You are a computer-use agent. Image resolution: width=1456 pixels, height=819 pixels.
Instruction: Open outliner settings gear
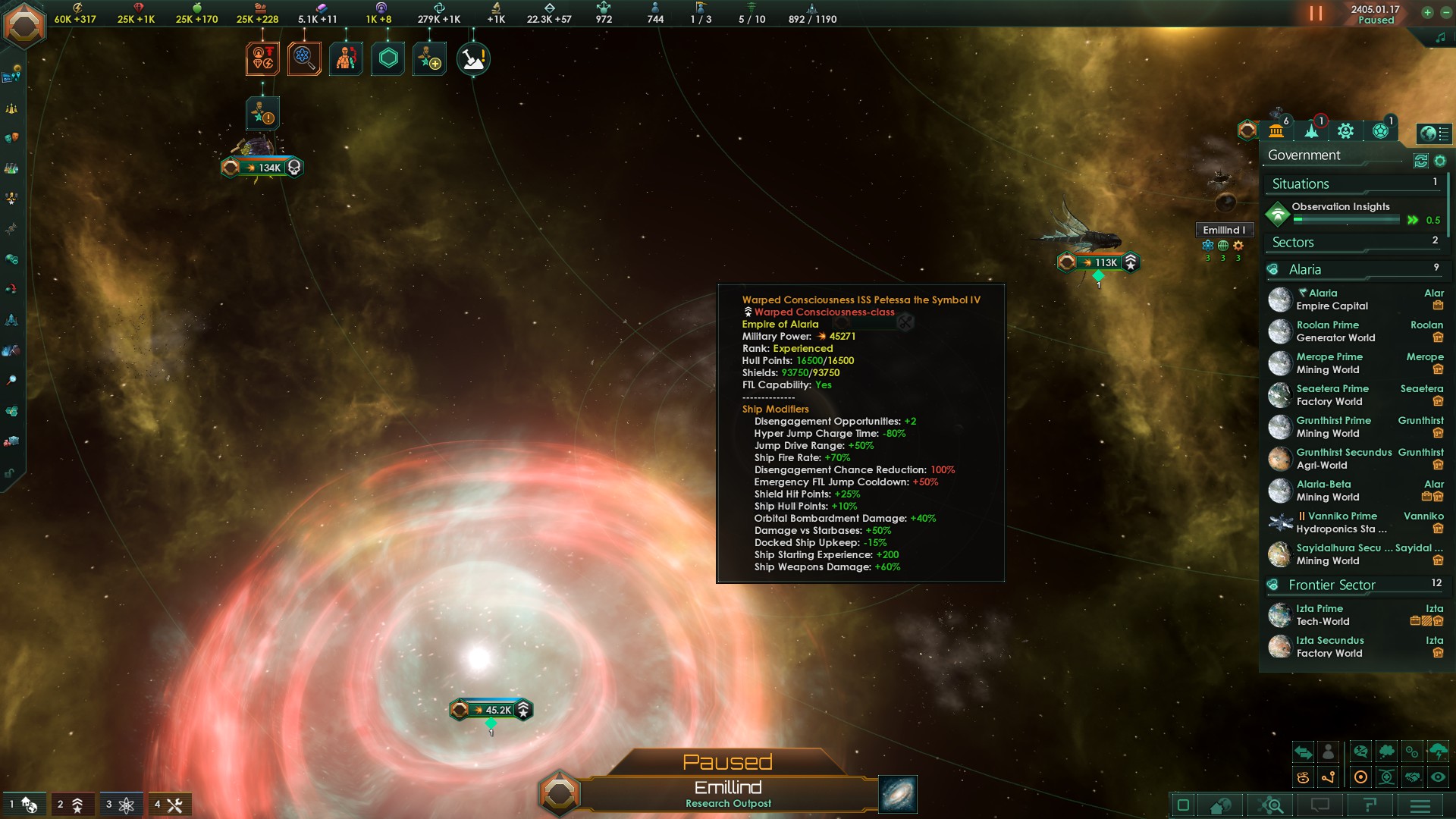(x=1440, y=161)
